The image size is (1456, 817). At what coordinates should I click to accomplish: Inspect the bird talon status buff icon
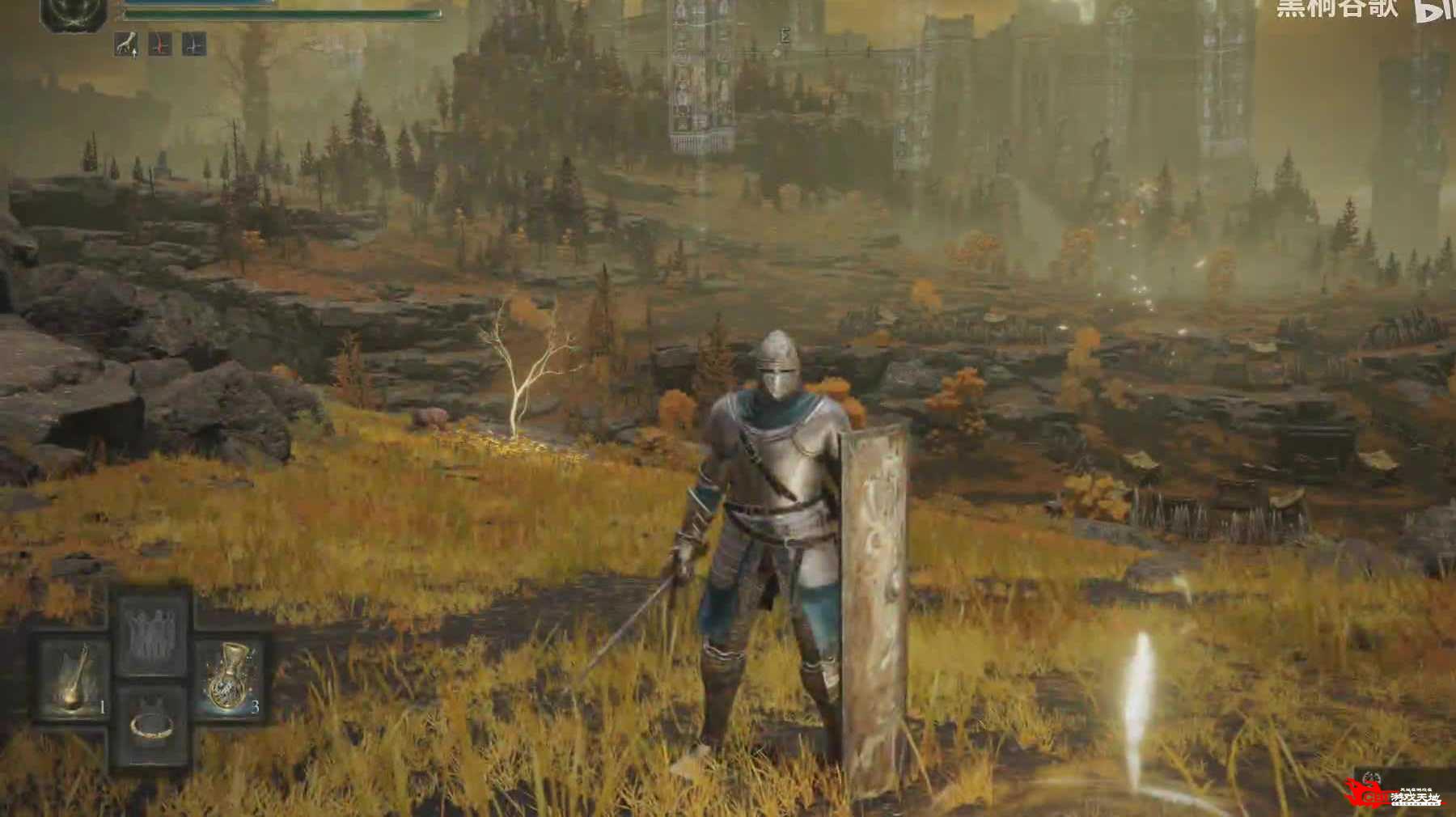pos(126,44)
